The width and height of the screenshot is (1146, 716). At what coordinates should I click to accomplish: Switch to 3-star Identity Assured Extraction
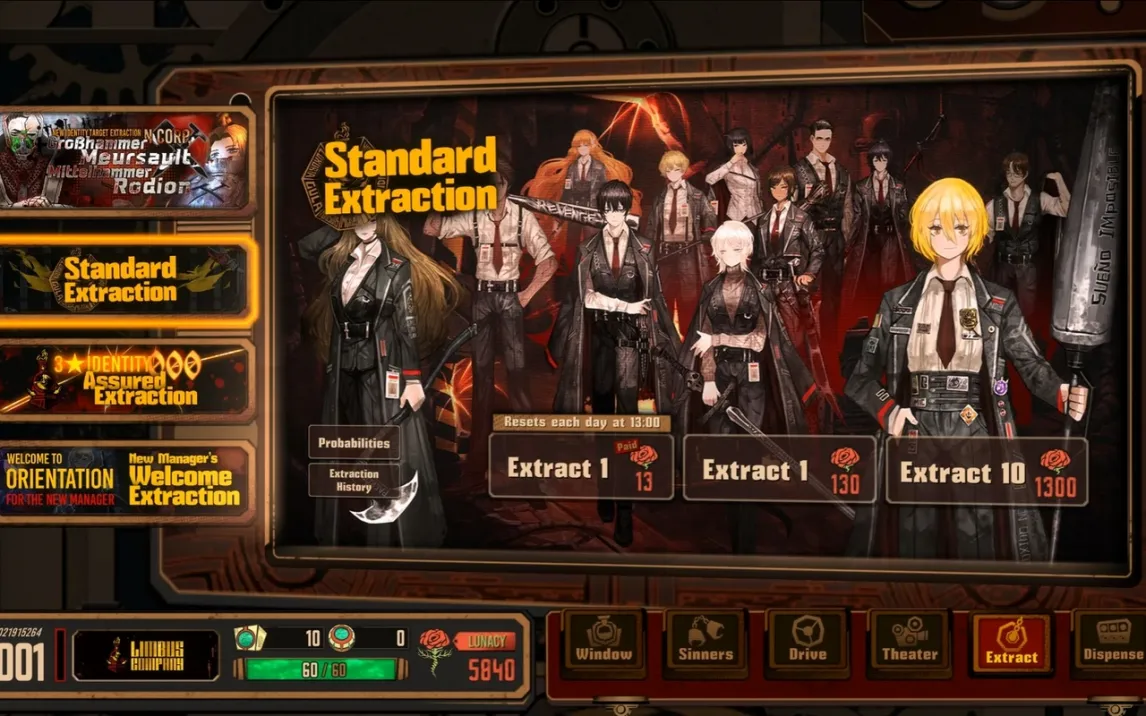tap(125, 380)
